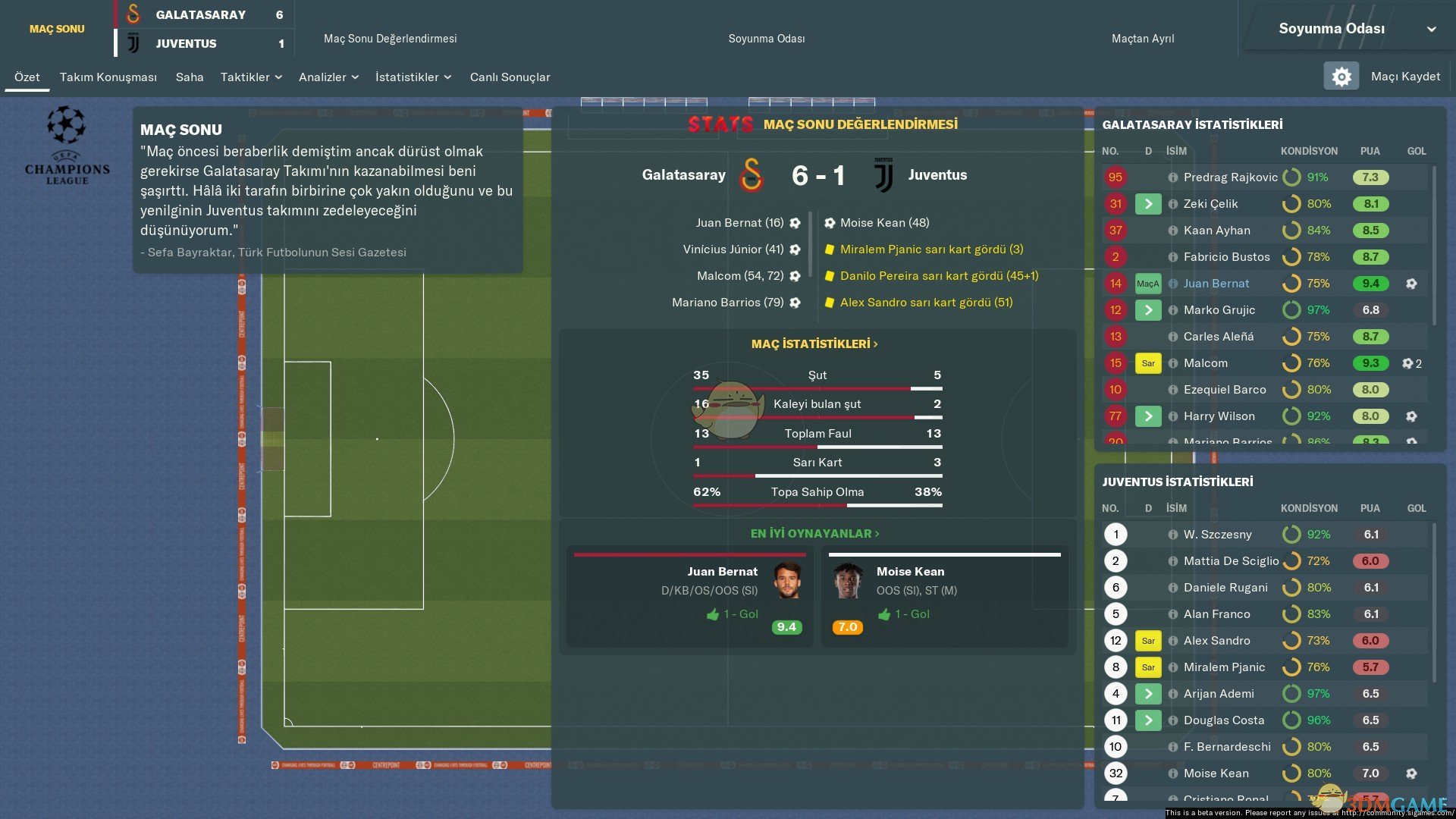Click the gear settings icon
The width and height of the screenshot is (1456, 819).
point(1341,77)
